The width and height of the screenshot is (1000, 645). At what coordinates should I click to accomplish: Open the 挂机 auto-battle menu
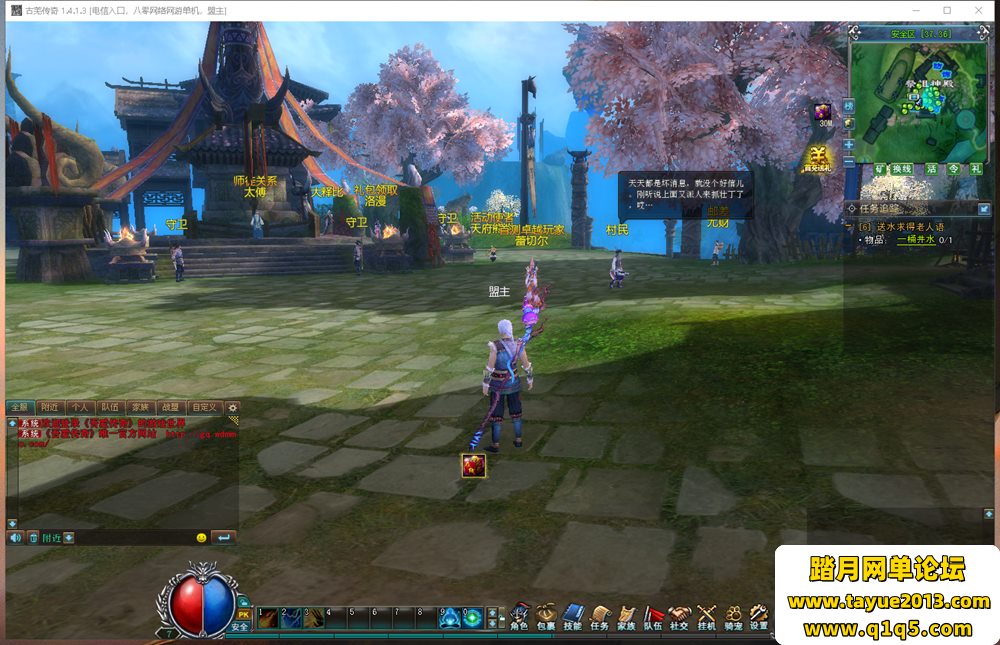click(x=707, y=616)
